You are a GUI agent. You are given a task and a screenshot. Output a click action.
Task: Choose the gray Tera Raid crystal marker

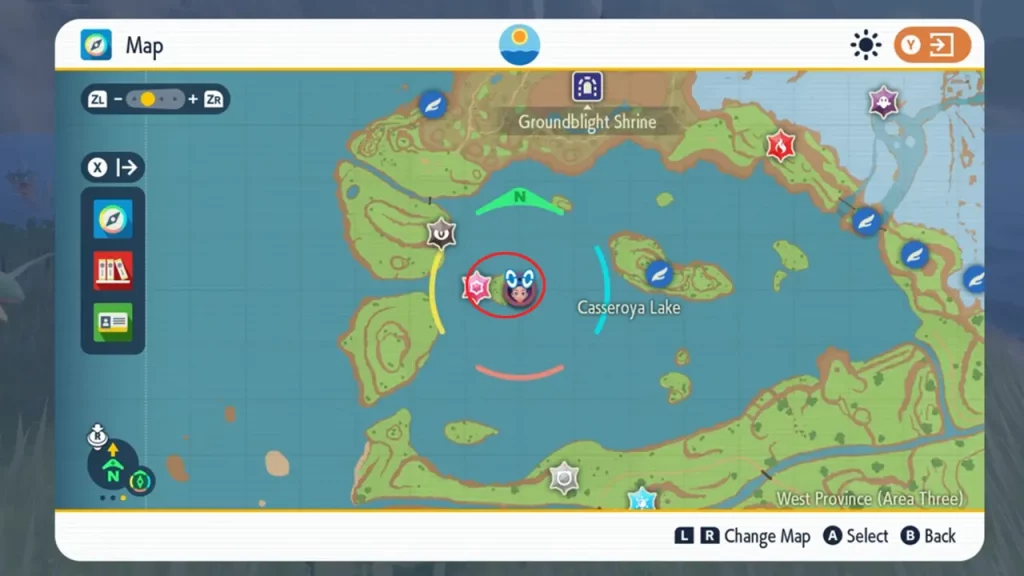(x=565, y=478)
